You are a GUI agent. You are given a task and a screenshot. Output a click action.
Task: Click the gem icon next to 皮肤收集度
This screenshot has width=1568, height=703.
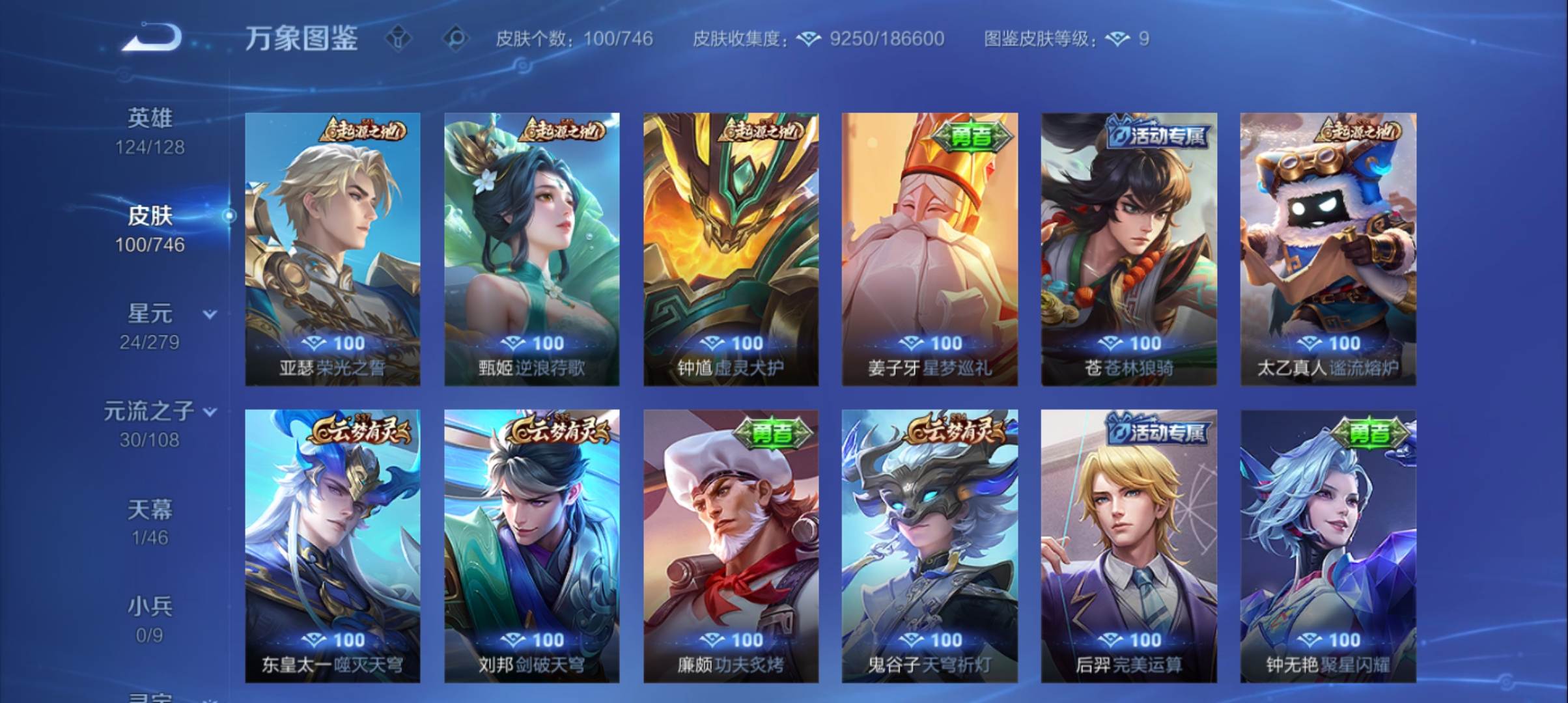click(x=809, y=39)
